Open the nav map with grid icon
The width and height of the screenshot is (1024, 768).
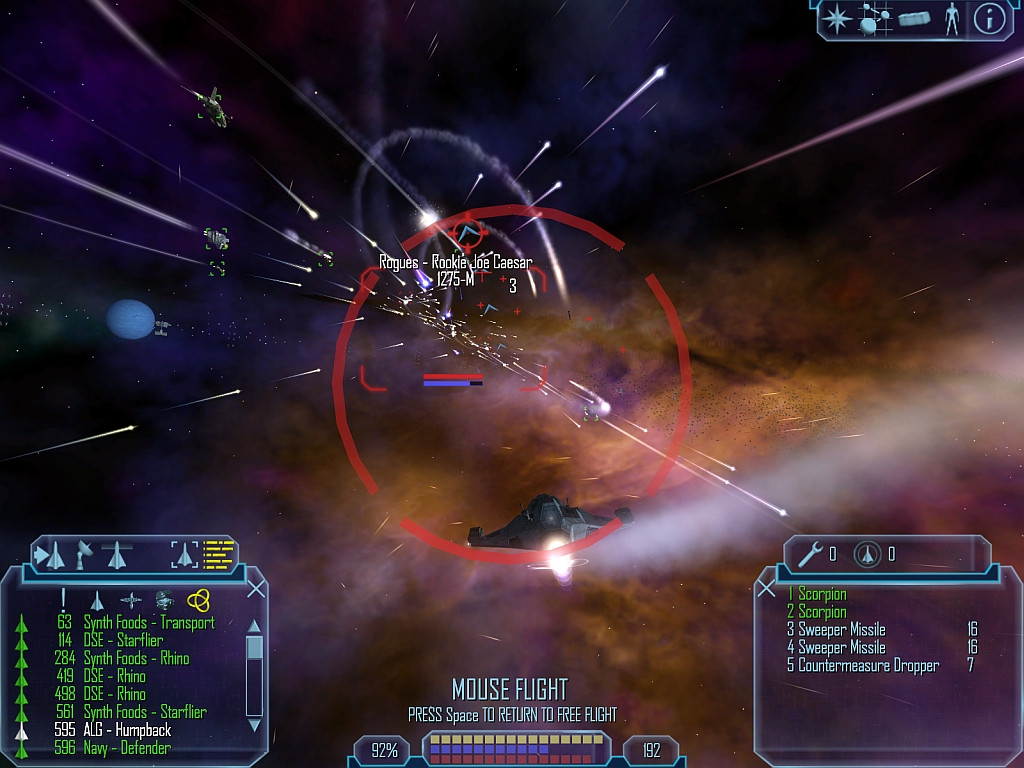(x=876, y=19)
